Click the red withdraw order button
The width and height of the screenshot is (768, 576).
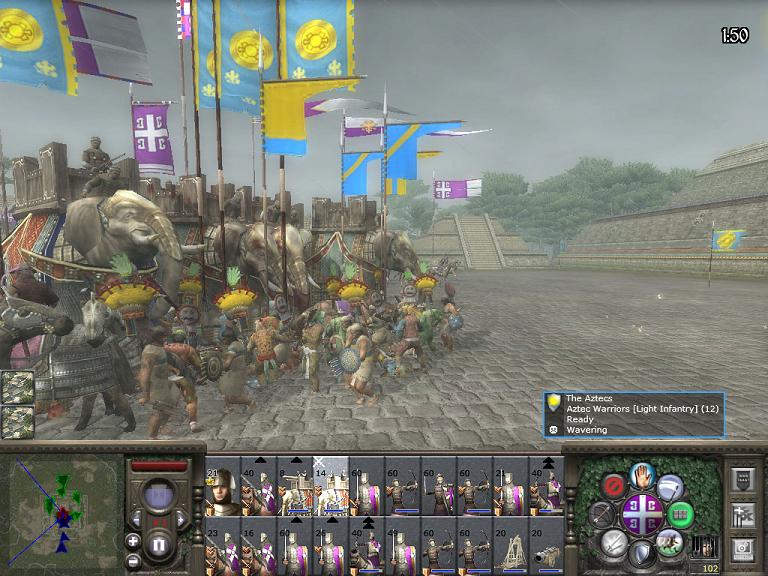point(614,486)
